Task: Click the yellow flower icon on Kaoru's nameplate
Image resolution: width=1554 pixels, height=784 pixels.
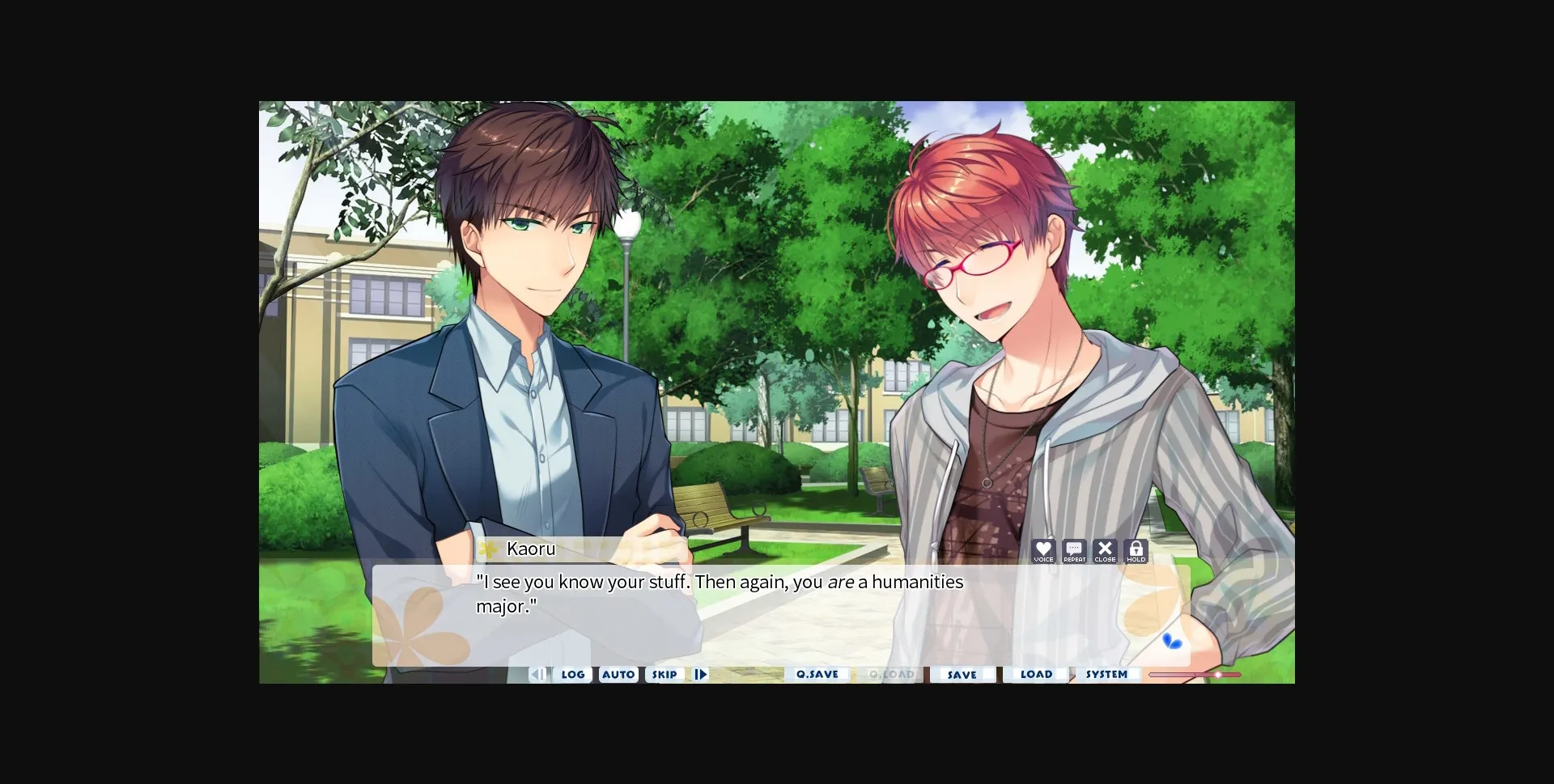Action: [487, 549]
